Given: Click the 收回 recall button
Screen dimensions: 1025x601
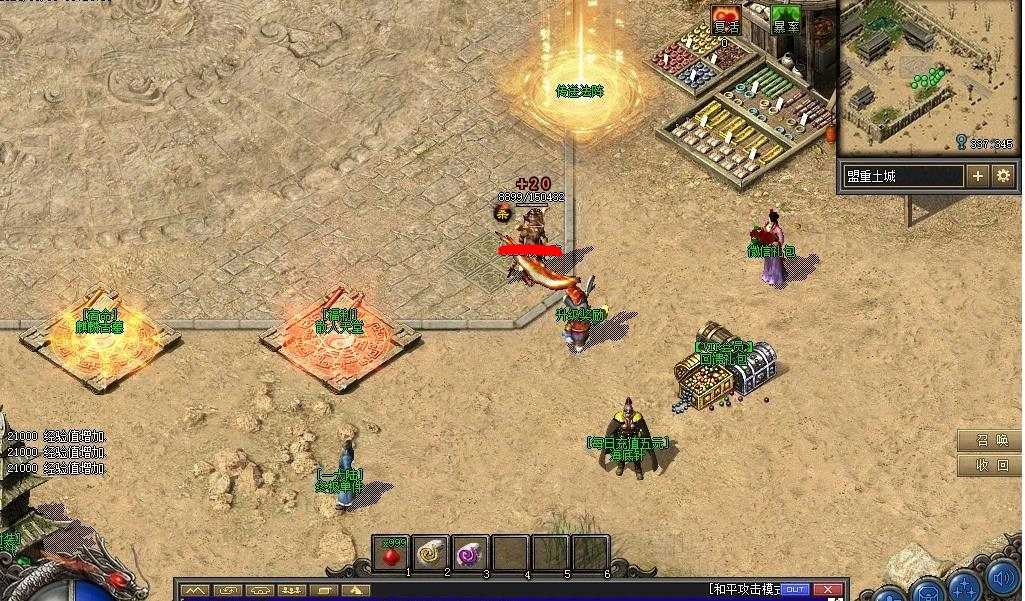Looking at the screenshot, I should point(991,465).
